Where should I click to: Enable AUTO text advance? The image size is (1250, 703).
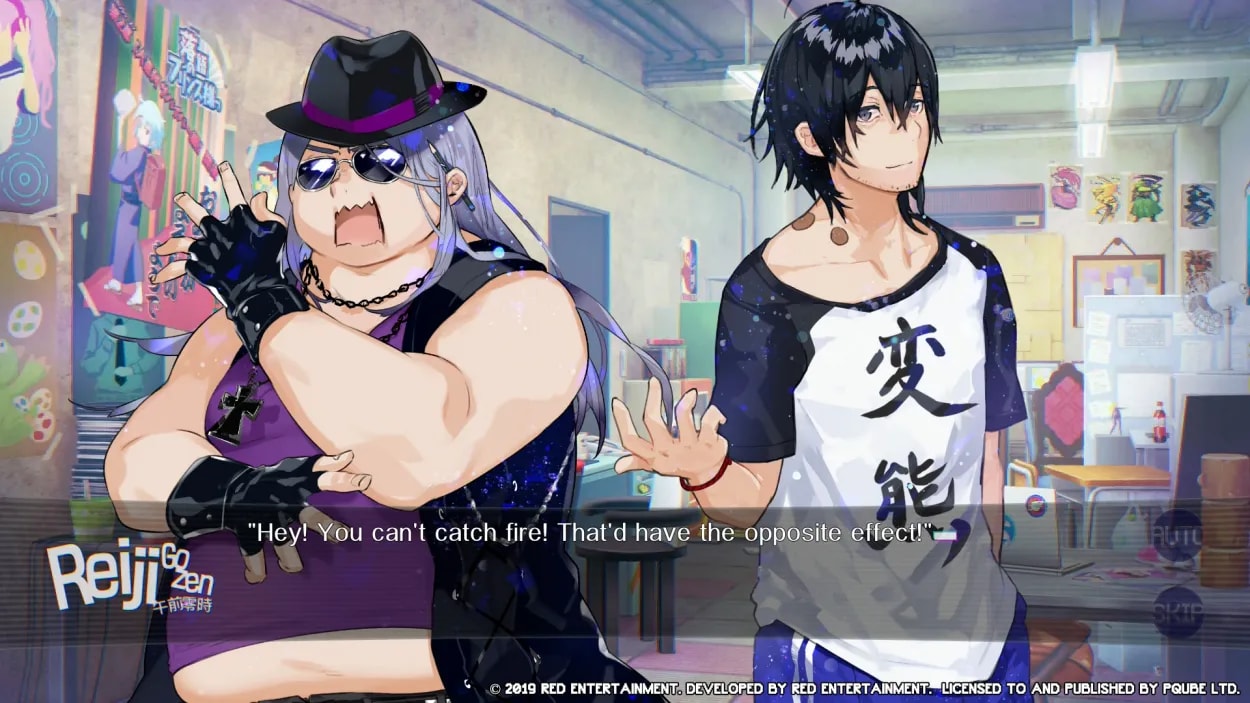pos(1177,534)
